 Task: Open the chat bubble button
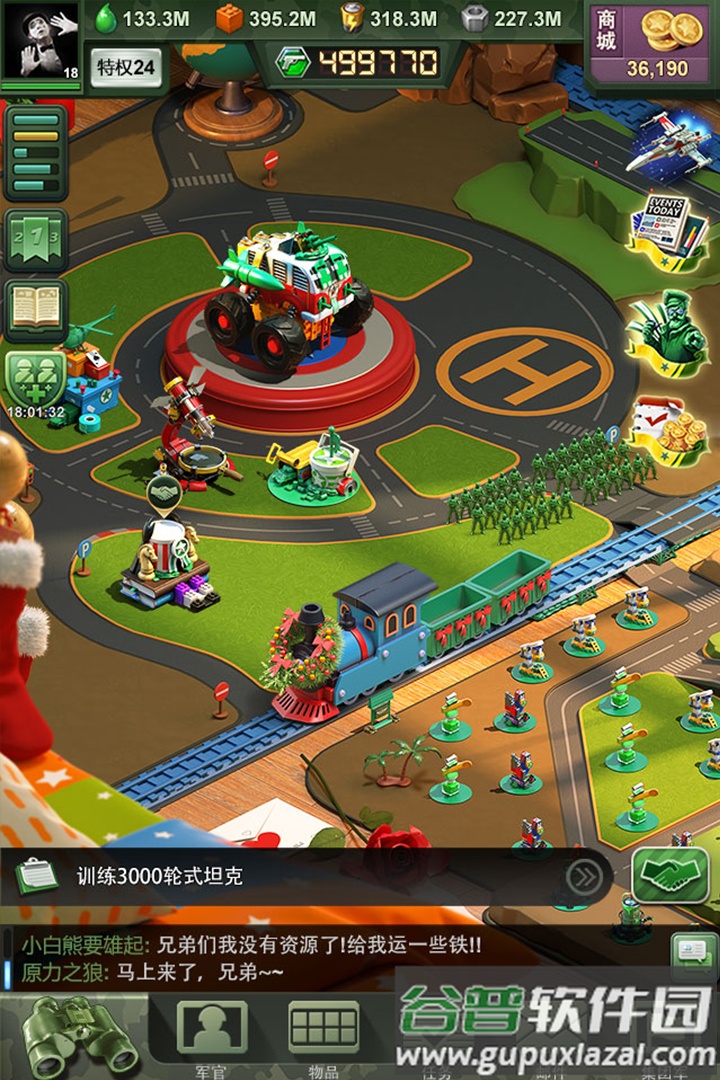(x=692, y=948)
